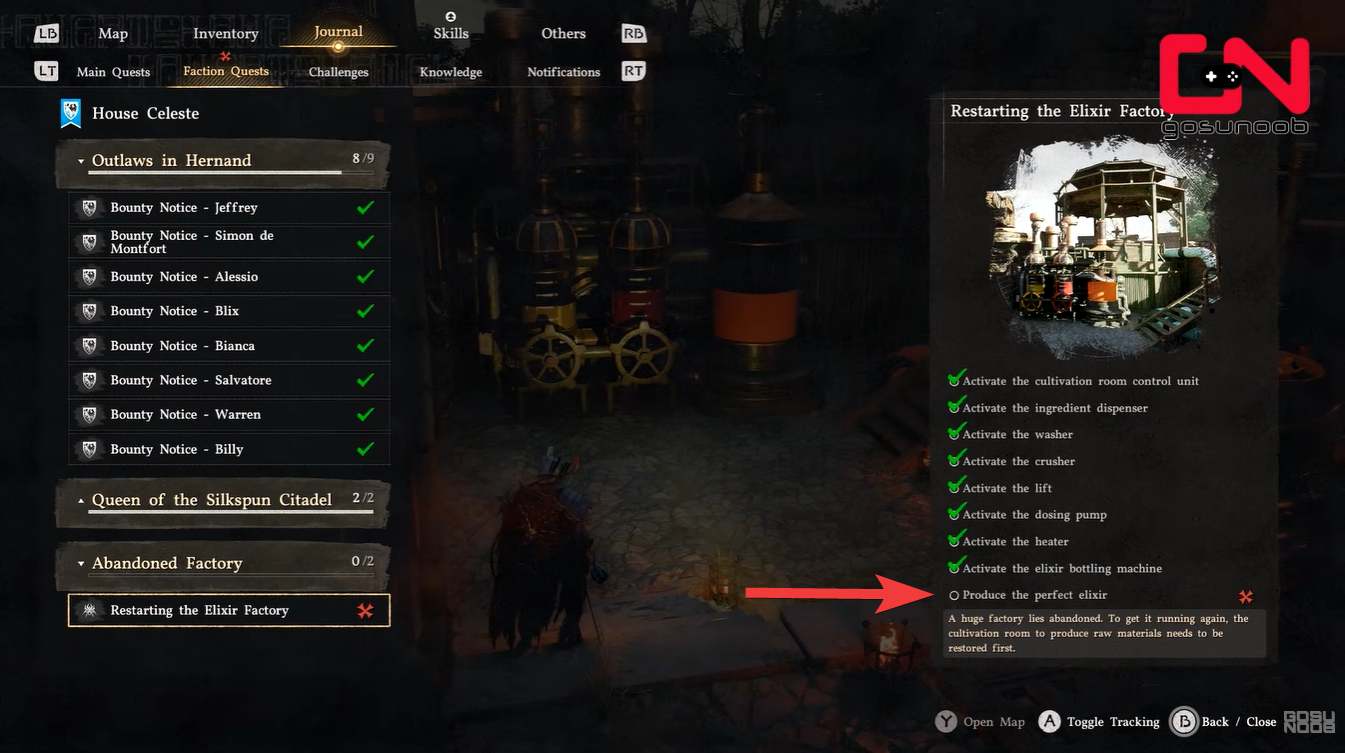The width and height of the screenshot is (1345, 753).
Task: Click the checkmark on Bounty Notice - Salvatore
Action: tap(365, 380)
